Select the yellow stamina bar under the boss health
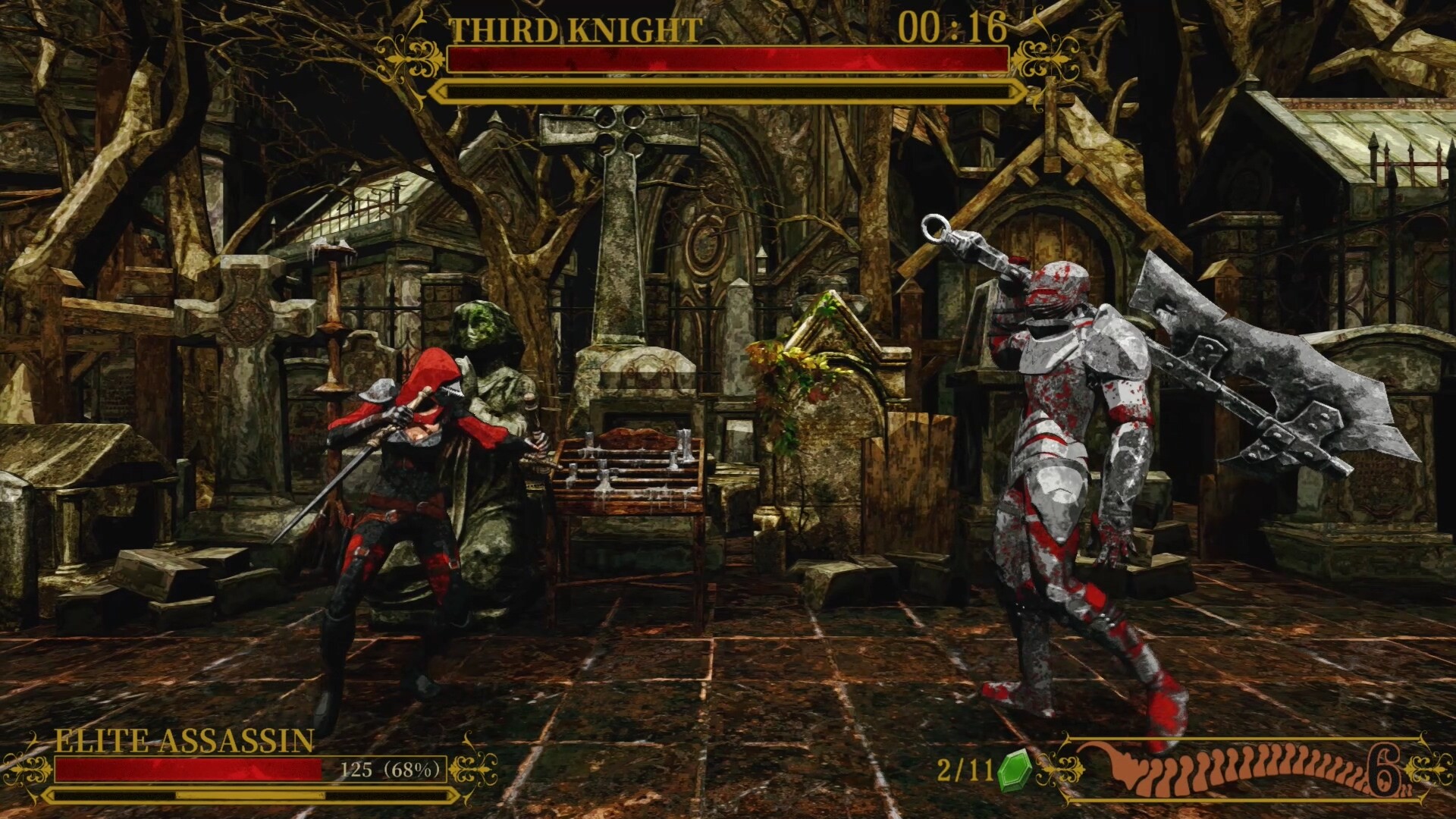 (724, 92)
